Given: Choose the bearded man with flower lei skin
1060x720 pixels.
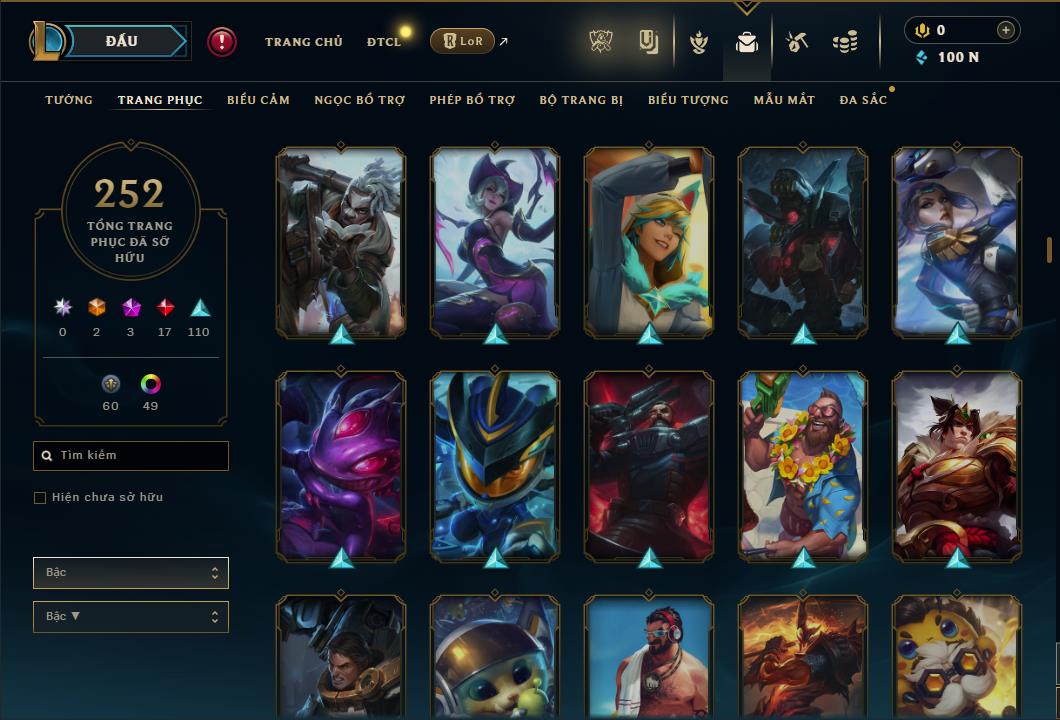Looking at the screenshot, I should 804,465.
